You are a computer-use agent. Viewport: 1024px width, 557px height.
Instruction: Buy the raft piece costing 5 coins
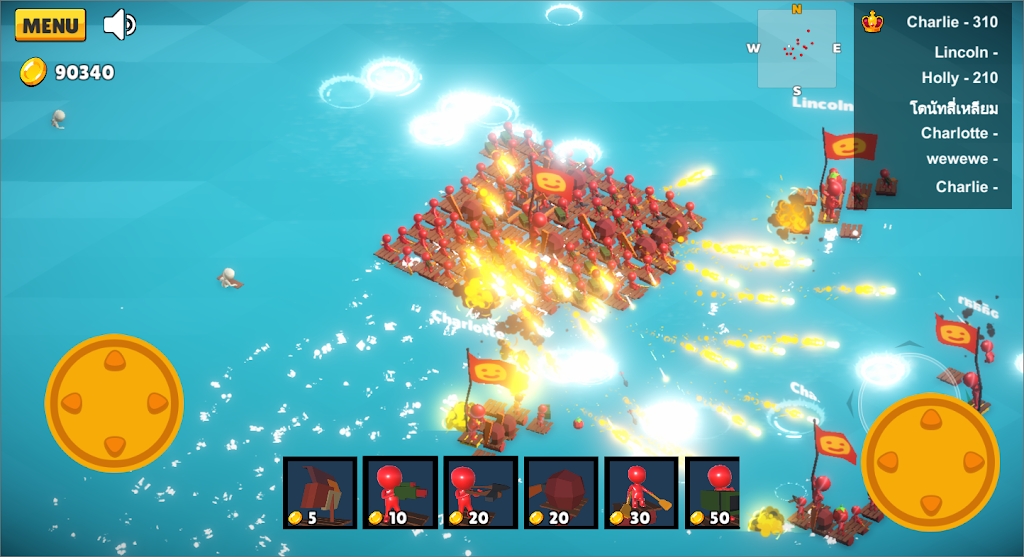click(x=320, y=492)
